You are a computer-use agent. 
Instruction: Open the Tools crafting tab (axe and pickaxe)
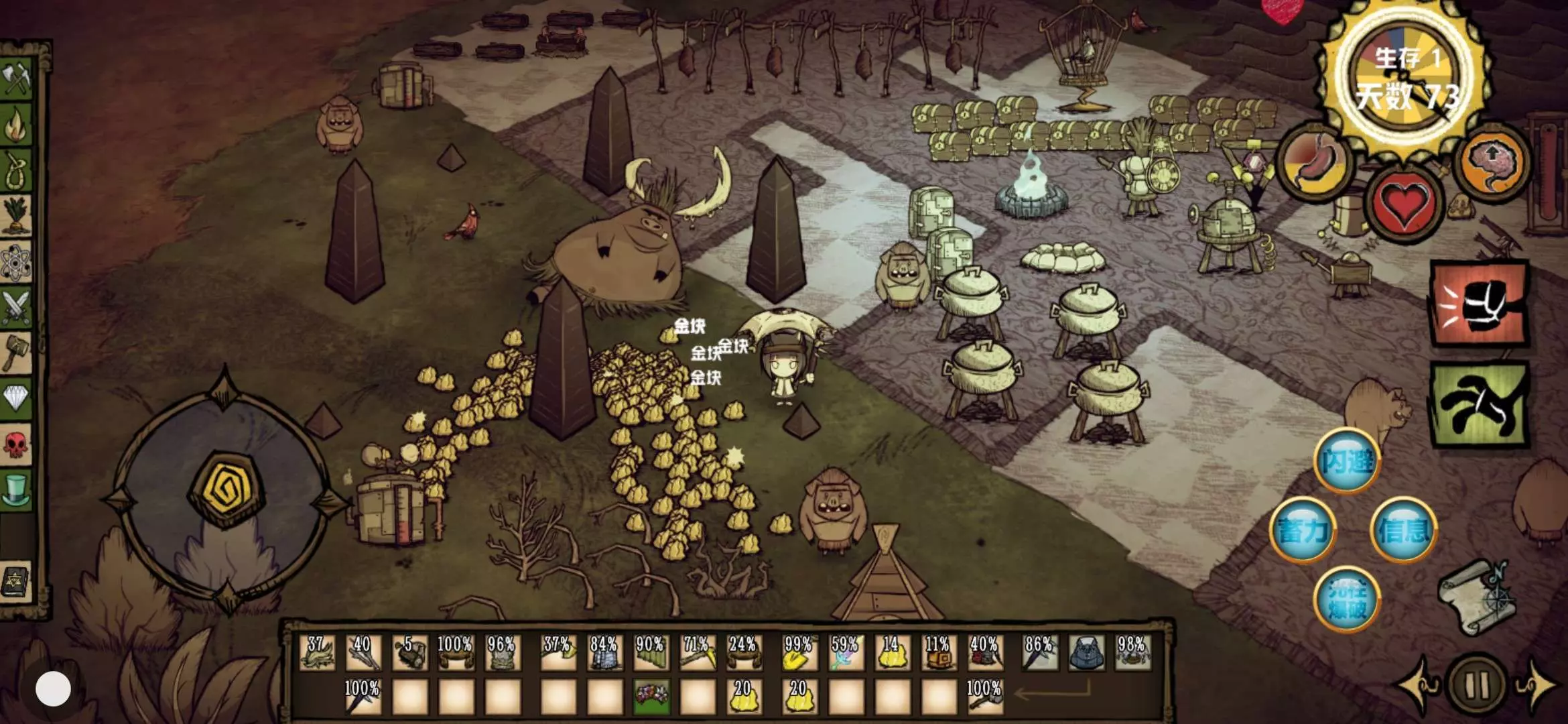(16, 79)
